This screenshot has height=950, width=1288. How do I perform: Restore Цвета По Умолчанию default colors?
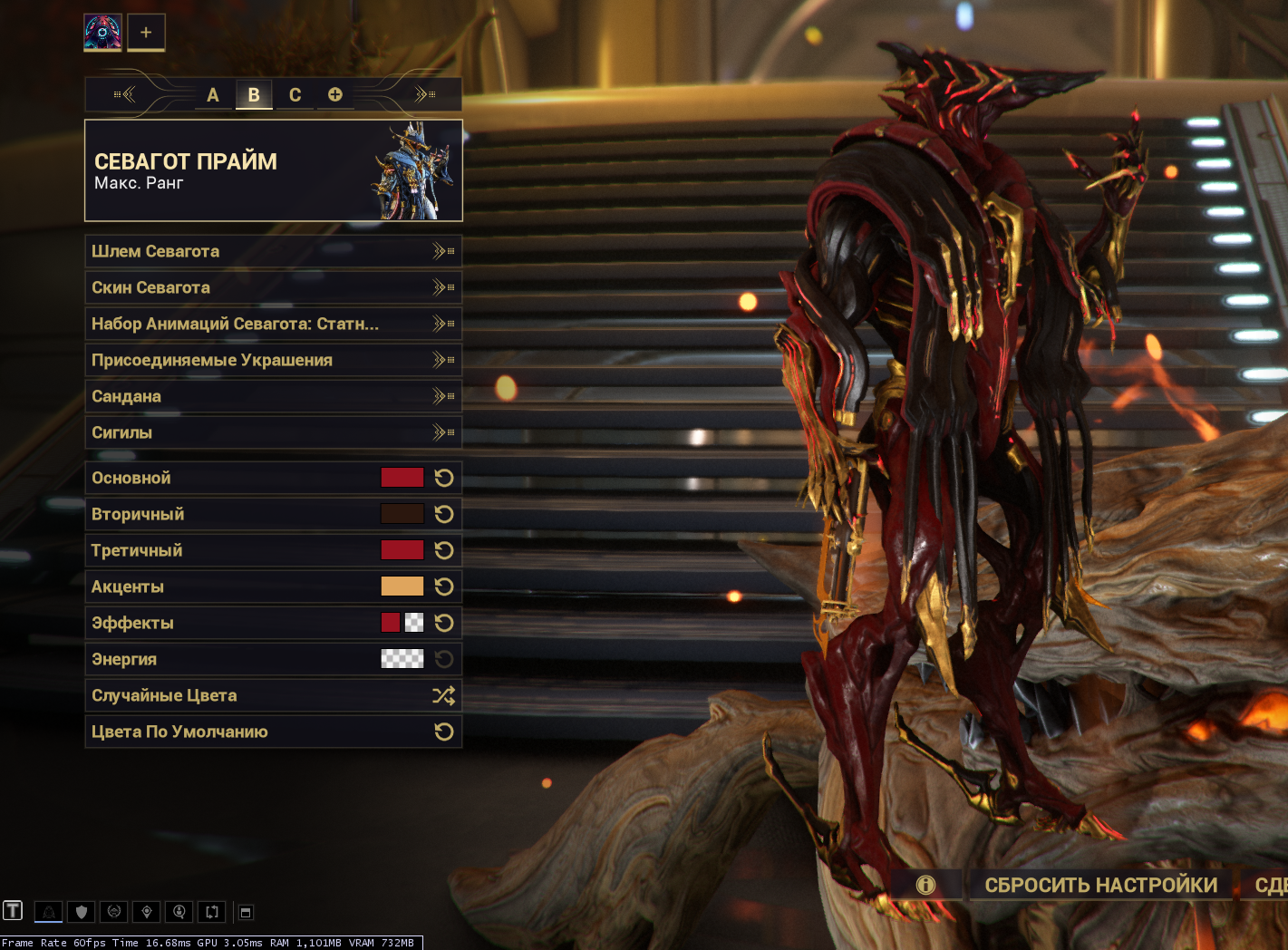coord(273,732)
